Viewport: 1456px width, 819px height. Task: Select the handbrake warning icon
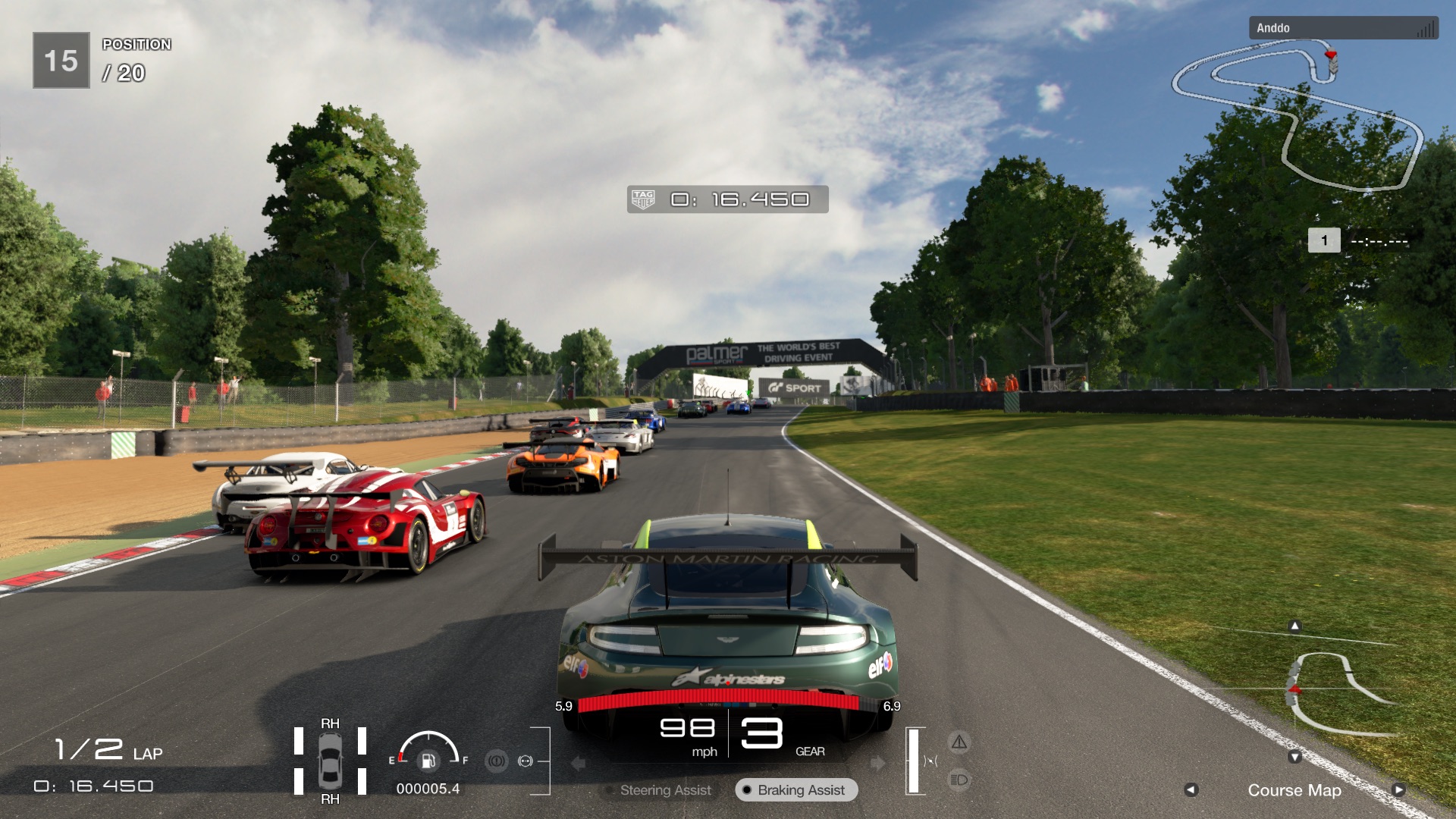(x=497, y=760)
